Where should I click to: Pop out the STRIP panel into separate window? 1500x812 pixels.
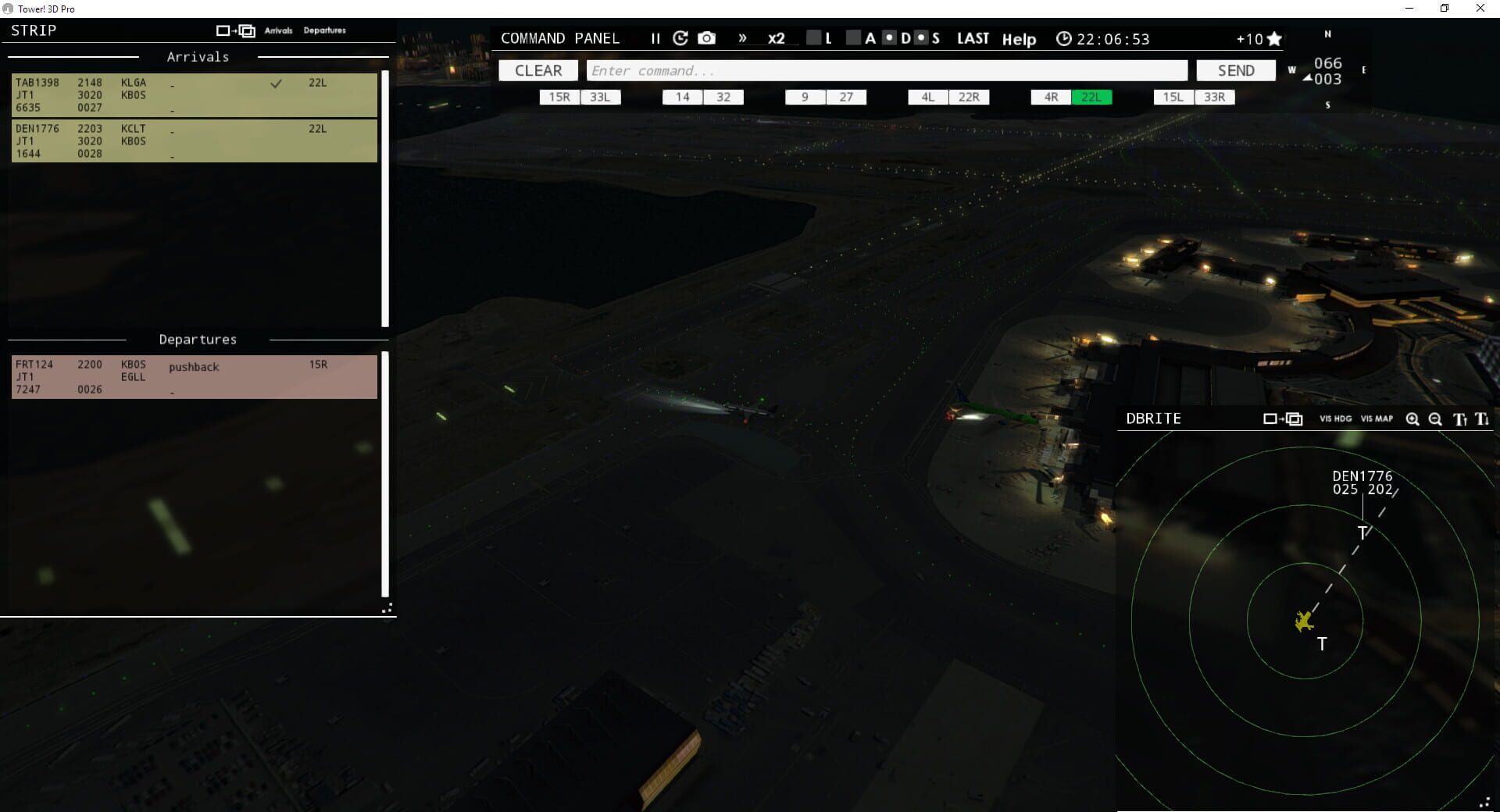[236, 30]
